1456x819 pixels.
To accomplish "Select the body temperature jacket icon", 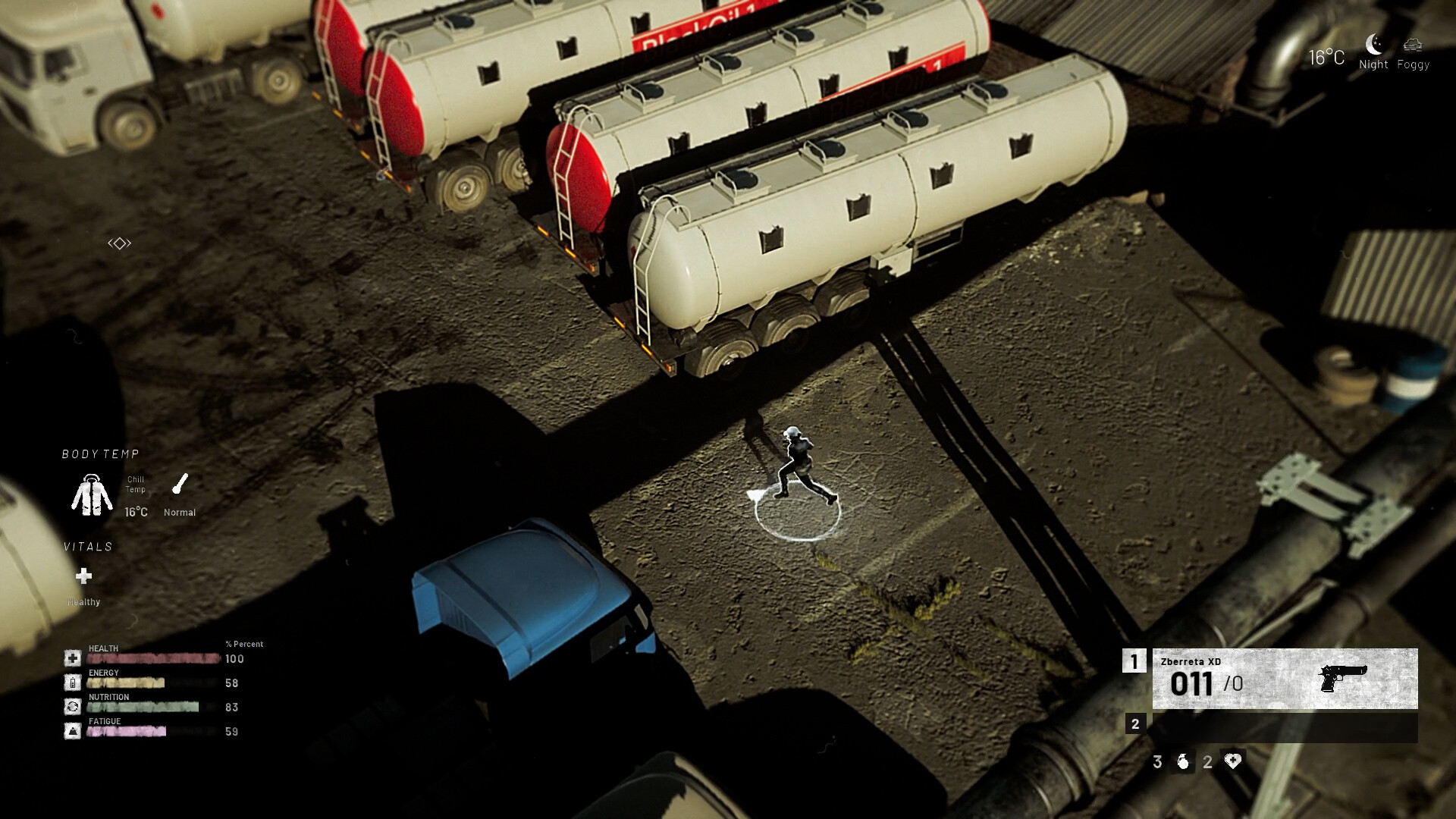I will [x=92, y=494].
